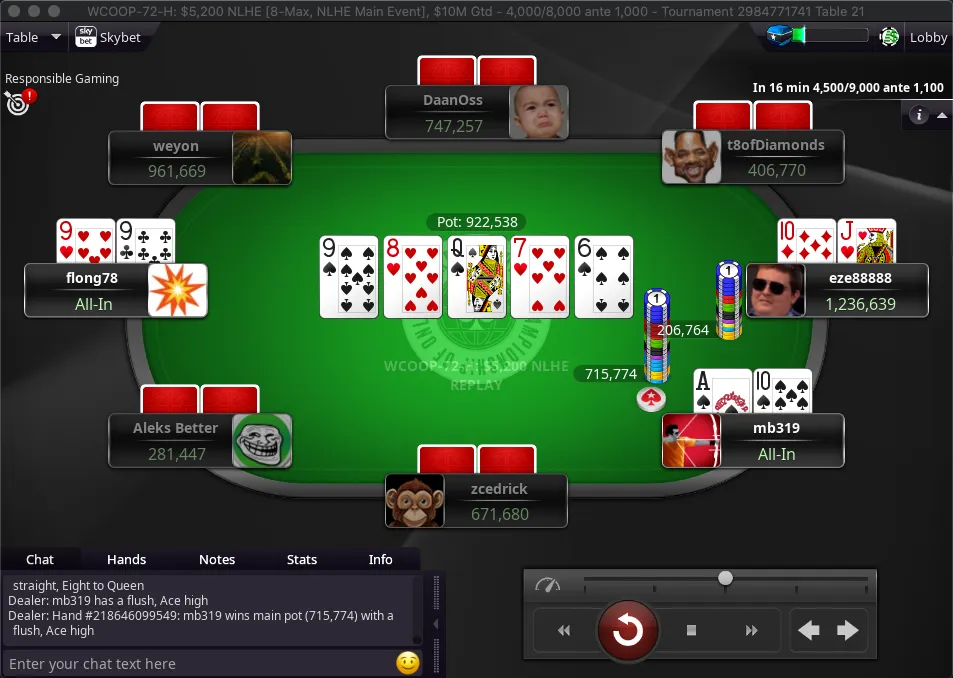The image size is (953, 678).
Task: Restart the hand replay with the red button
Action: pos(627,630)
